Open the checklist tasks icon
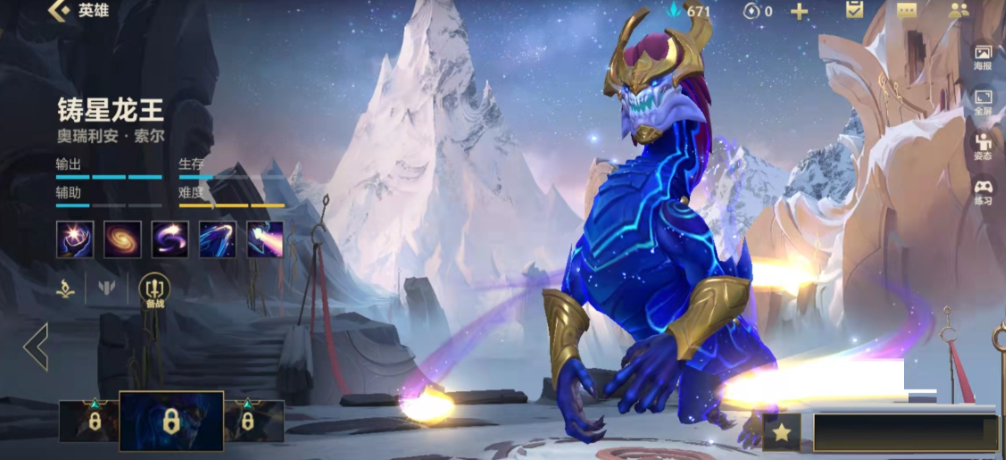The height and width of the screenshot is (460, 1006). pyautogui.click(x=854, y=11)
